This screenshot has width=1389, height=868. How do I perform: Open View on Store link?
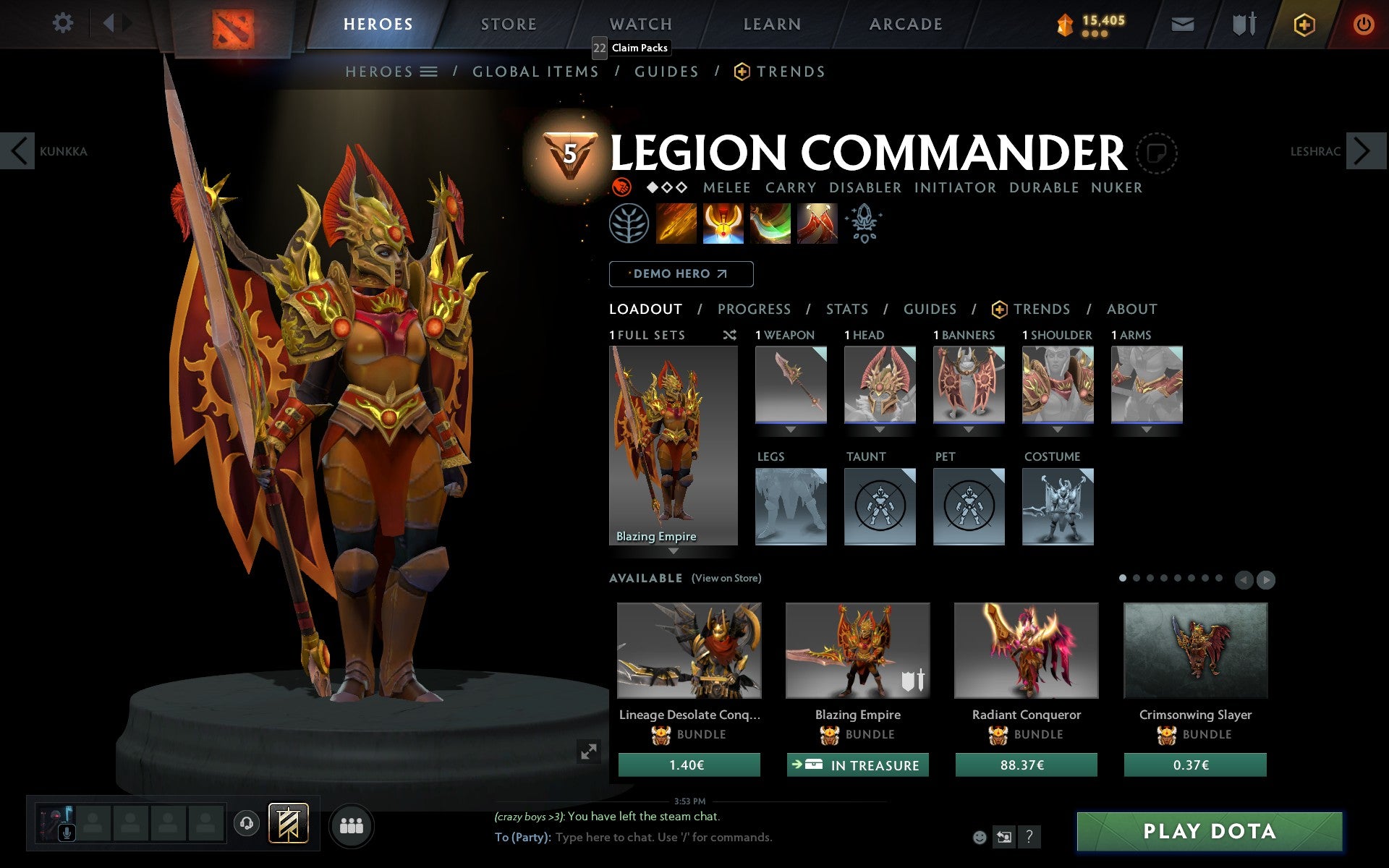(726, 578)
